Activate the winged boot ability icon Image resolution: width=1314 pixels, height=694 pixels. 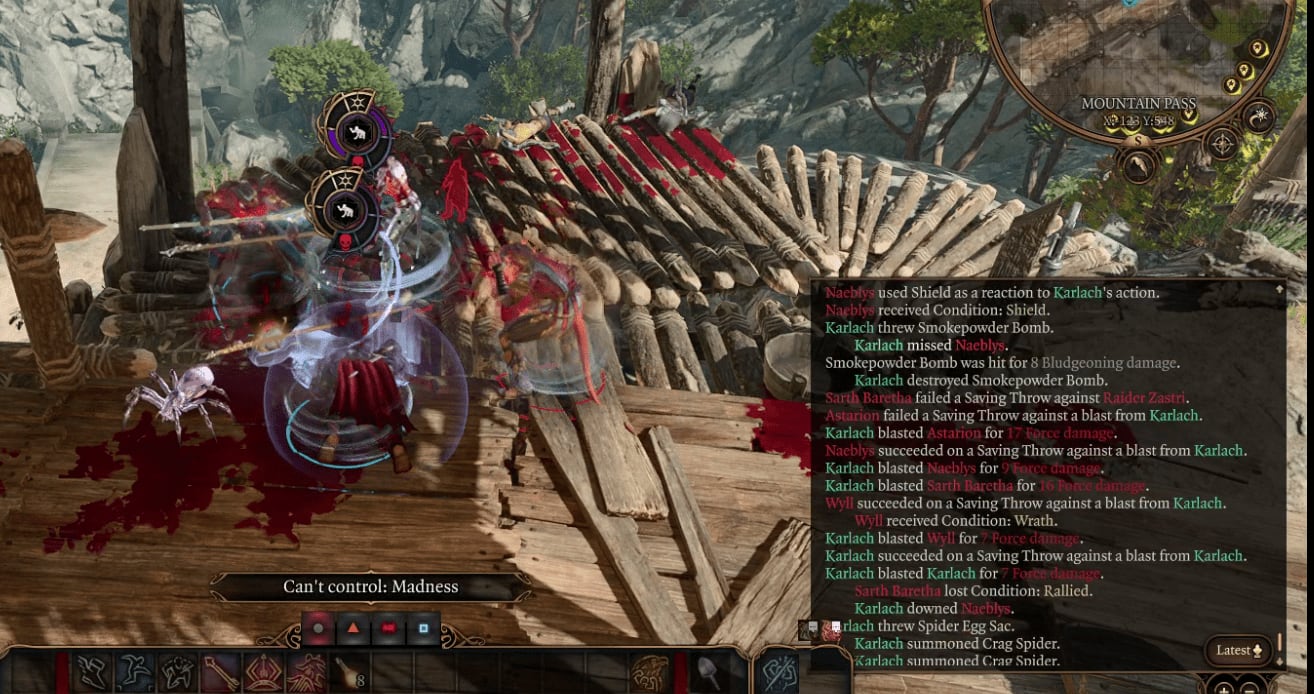click(94, 673)
